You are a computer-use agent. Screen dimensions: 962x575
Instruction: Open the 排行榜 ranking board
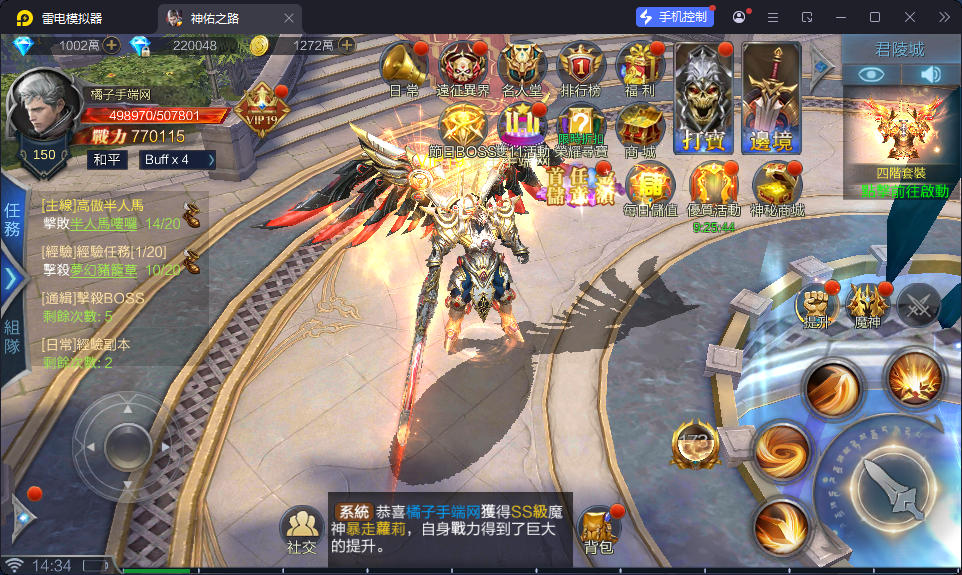pos(582,66)
